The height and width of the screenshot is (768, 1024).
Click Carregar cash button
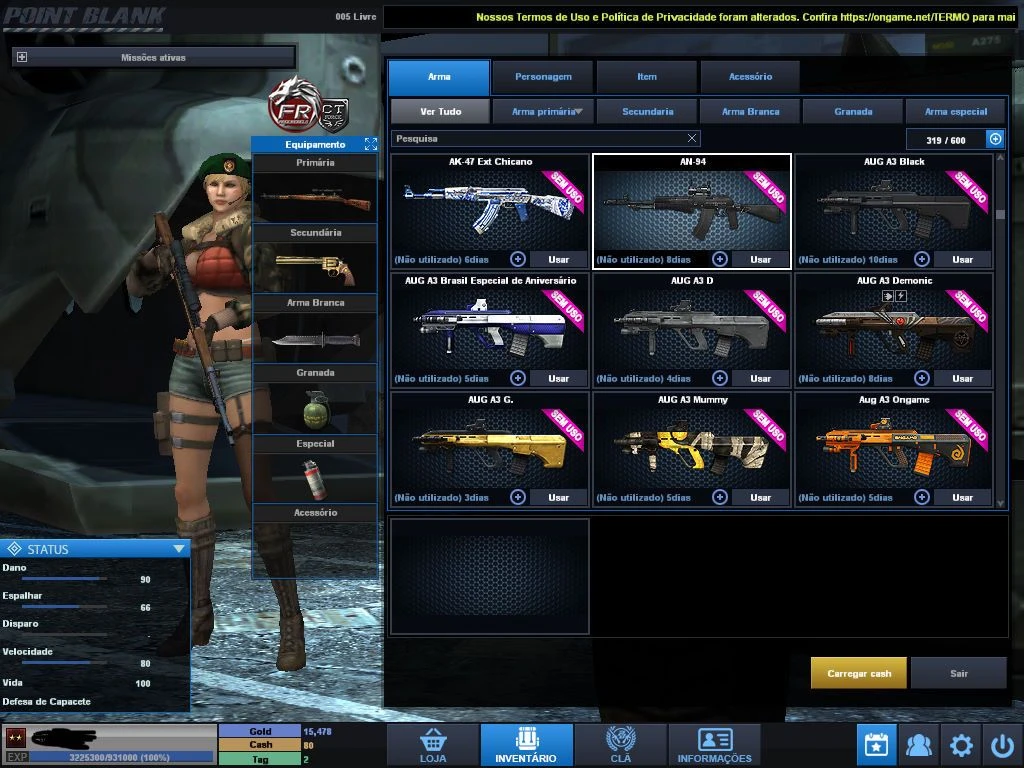pyautogui.click(x=859, y=673)
